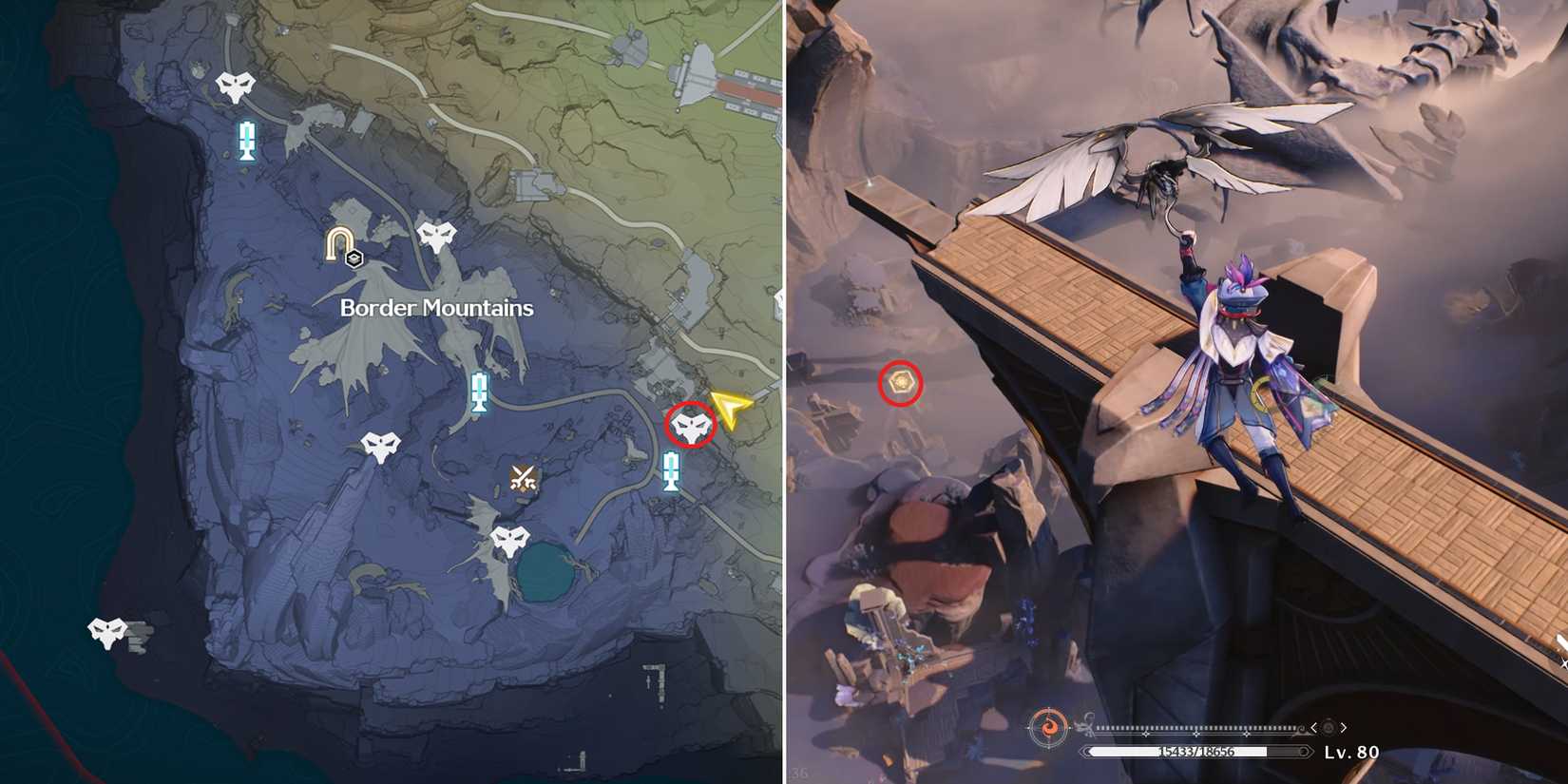Click the Lv. 80 level label
Viewport: 1568px width, 784px height.
pyautogui.click(x=1351, y=752)
